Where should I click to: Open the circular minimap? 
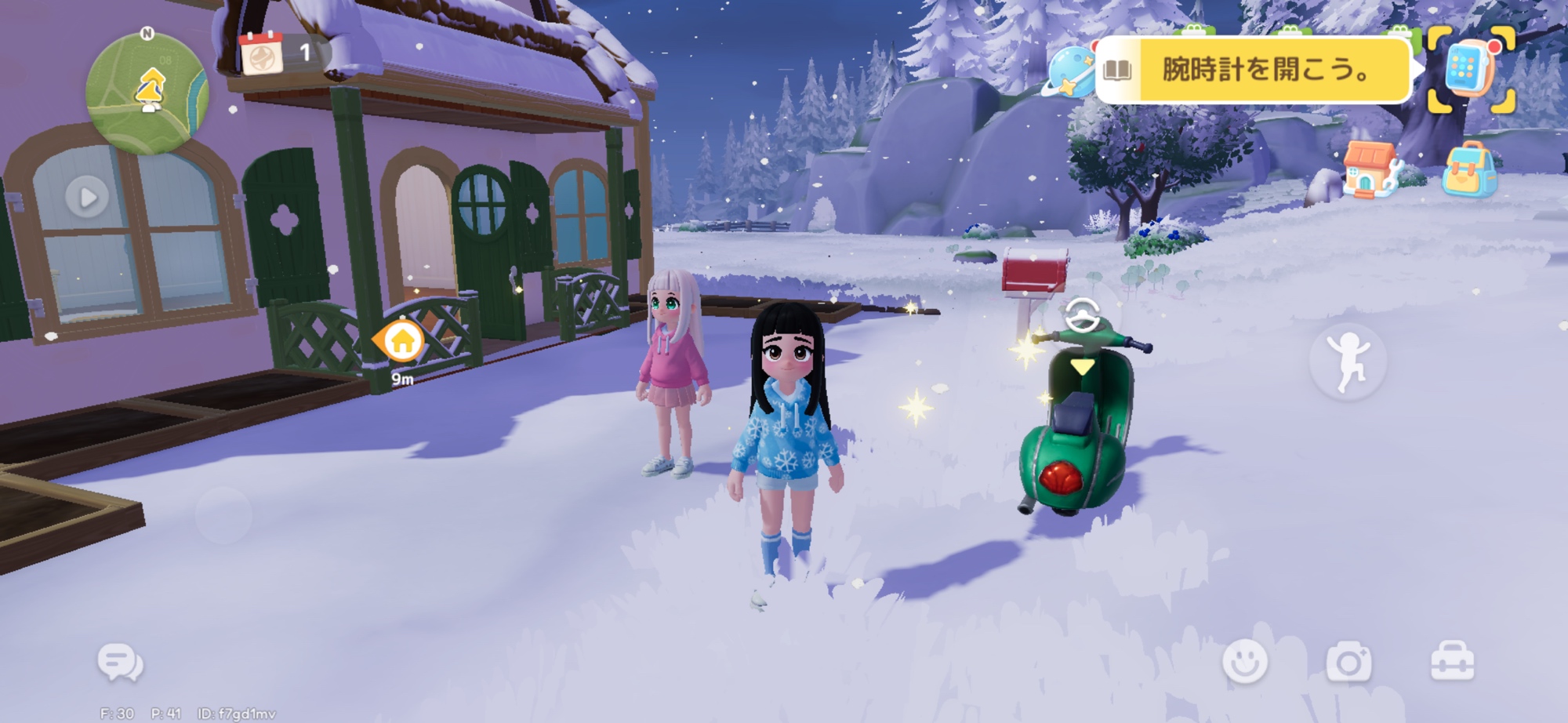click(x=147, y=93)
